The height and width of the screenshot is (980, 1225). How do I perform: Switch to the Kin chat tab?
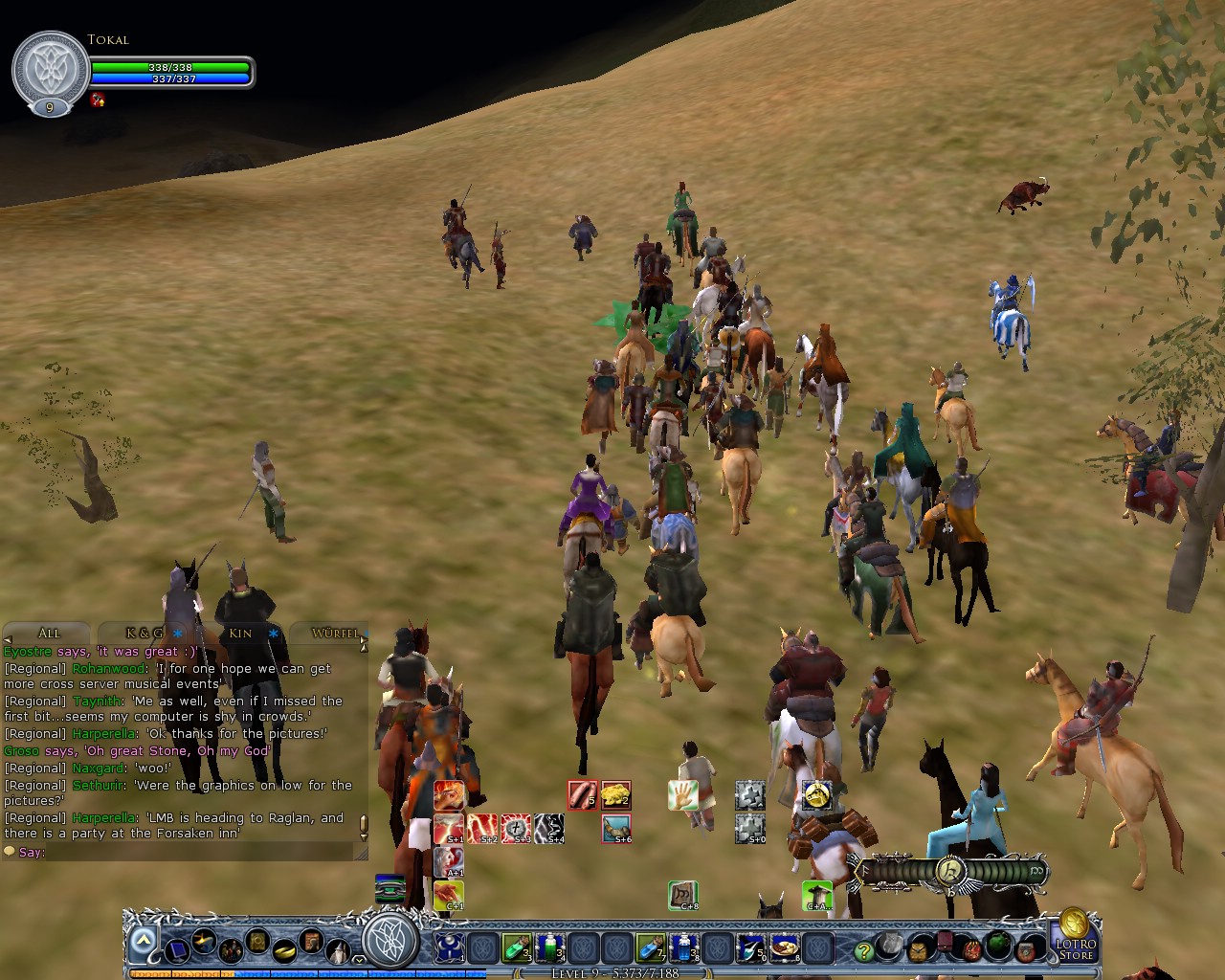point(240,634)
